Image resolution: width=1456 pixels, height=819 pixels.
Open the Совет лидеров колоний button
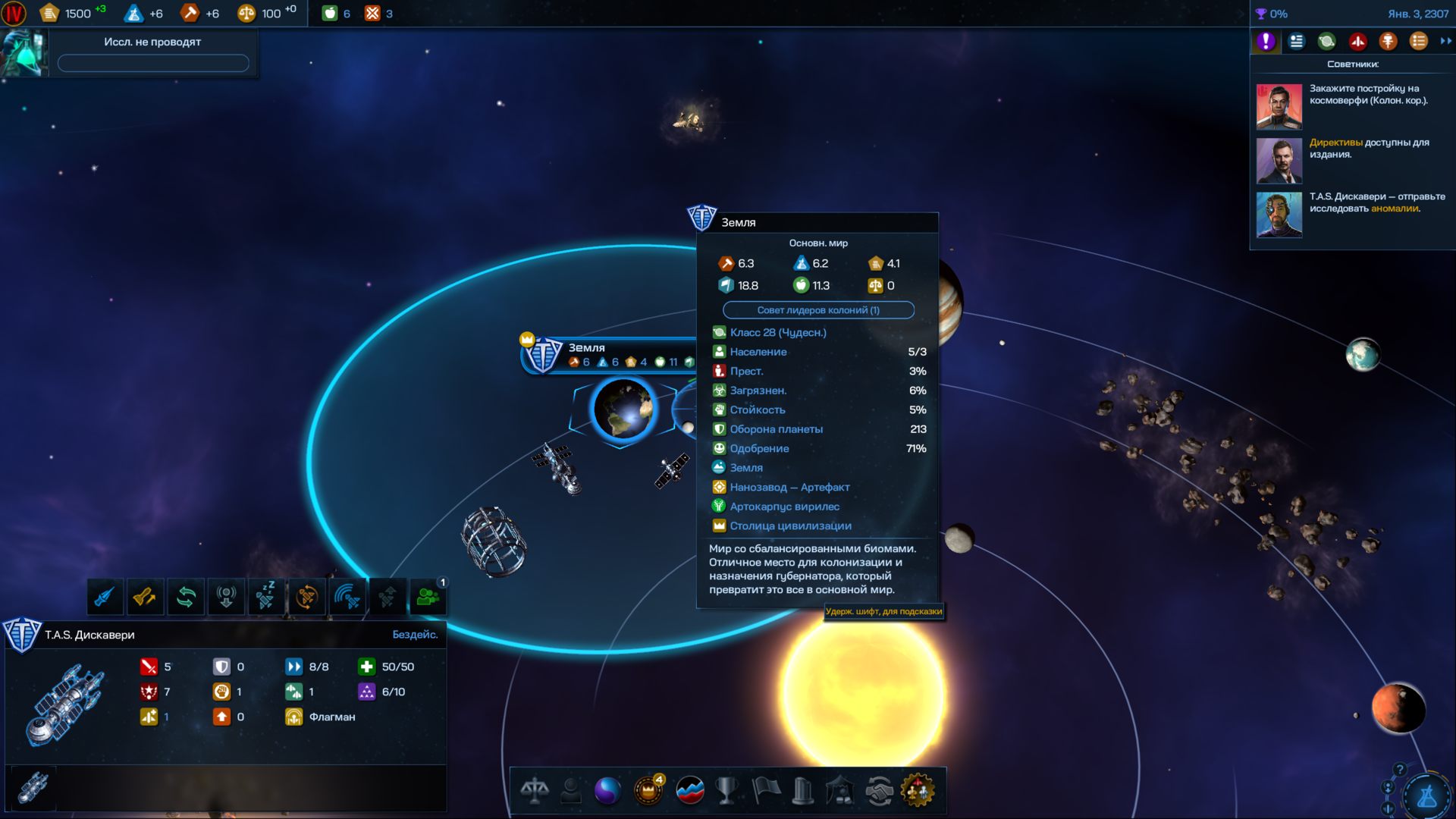(818, 310)
